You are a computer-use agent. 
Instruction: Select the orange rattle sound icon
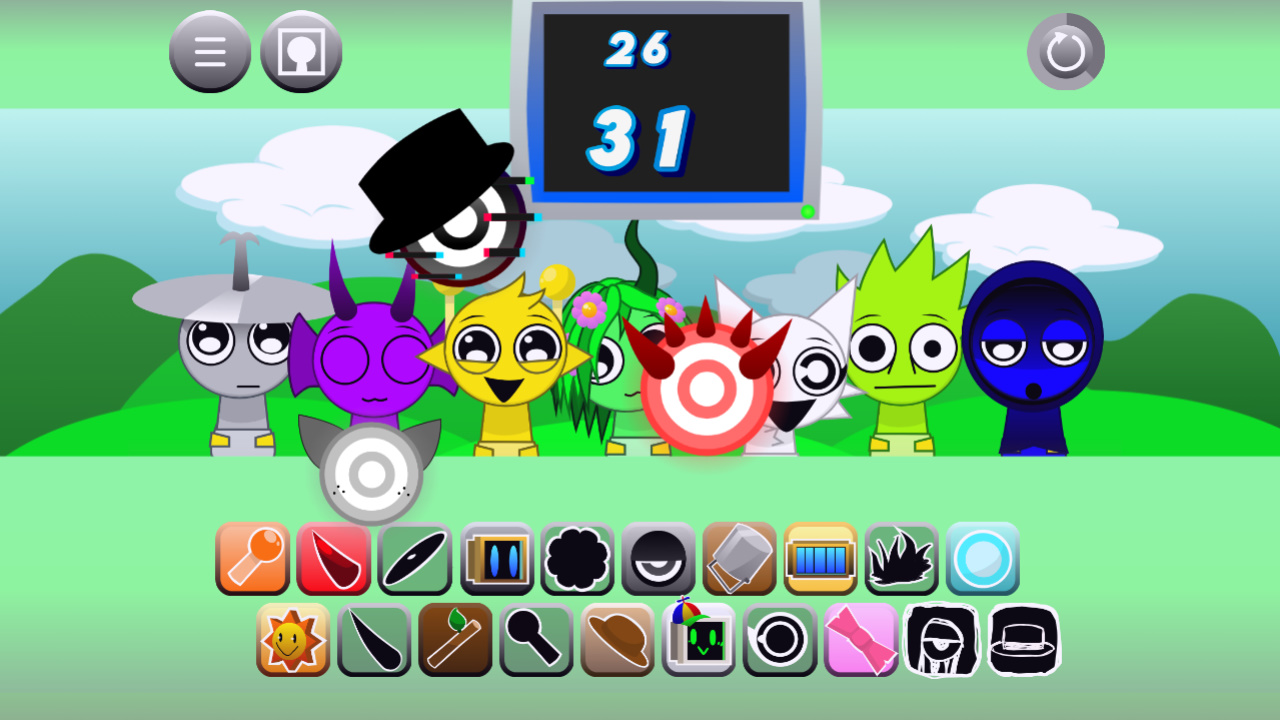click(252, 558)
